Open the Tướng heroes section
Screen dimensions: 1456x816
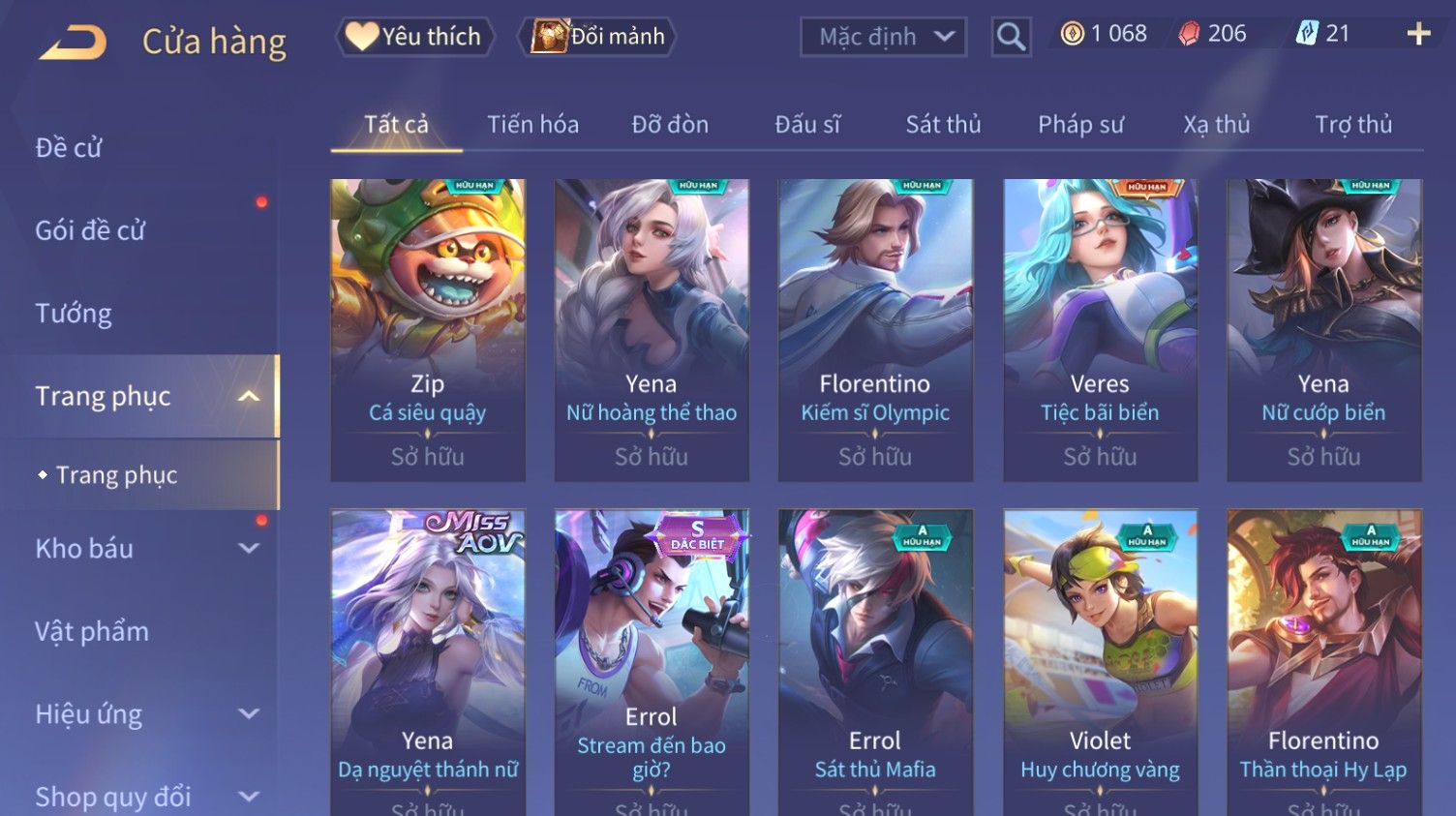point(74,314)
